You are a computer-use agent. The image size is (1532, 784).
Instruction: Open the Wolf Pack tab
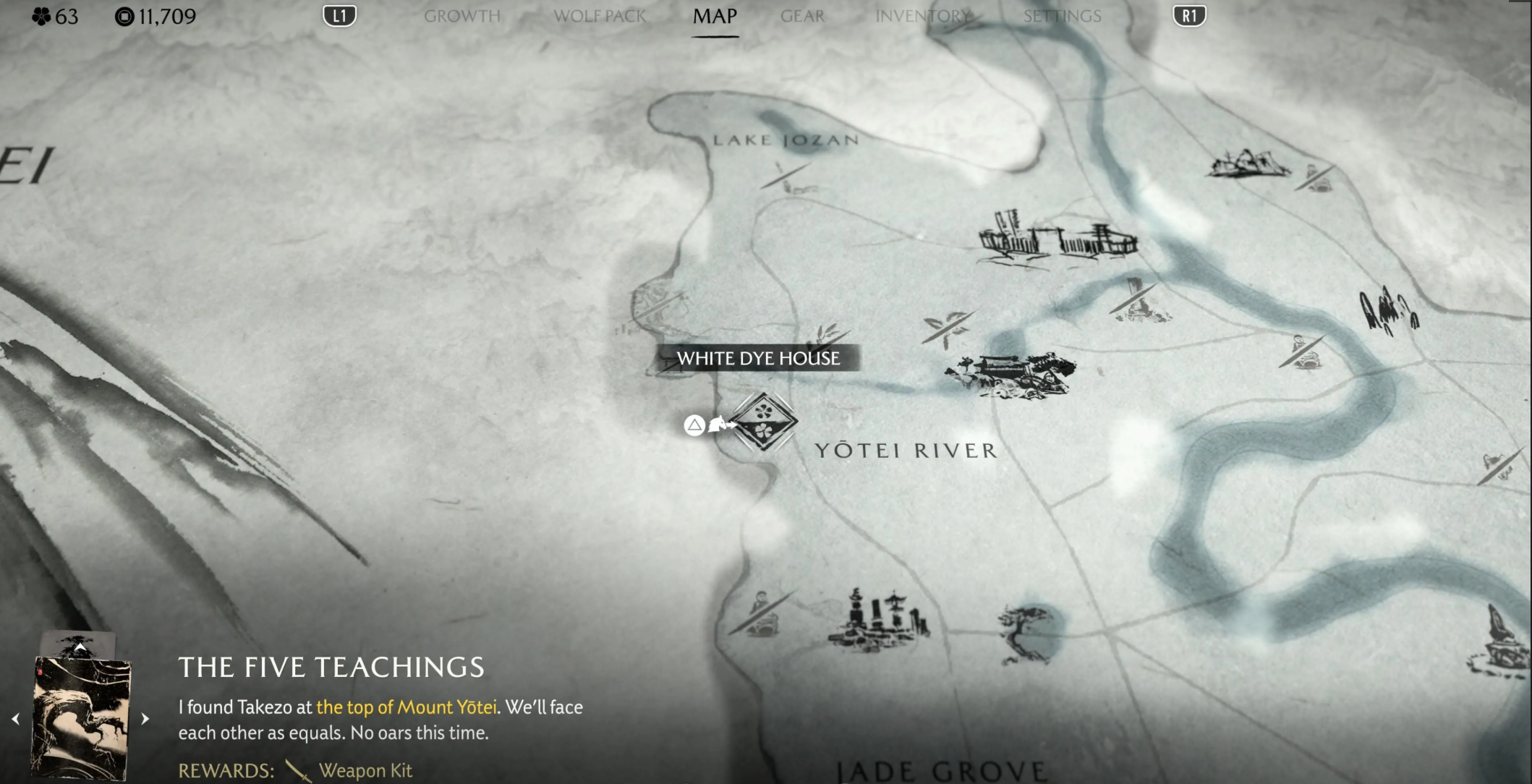(x=599, y=16)
